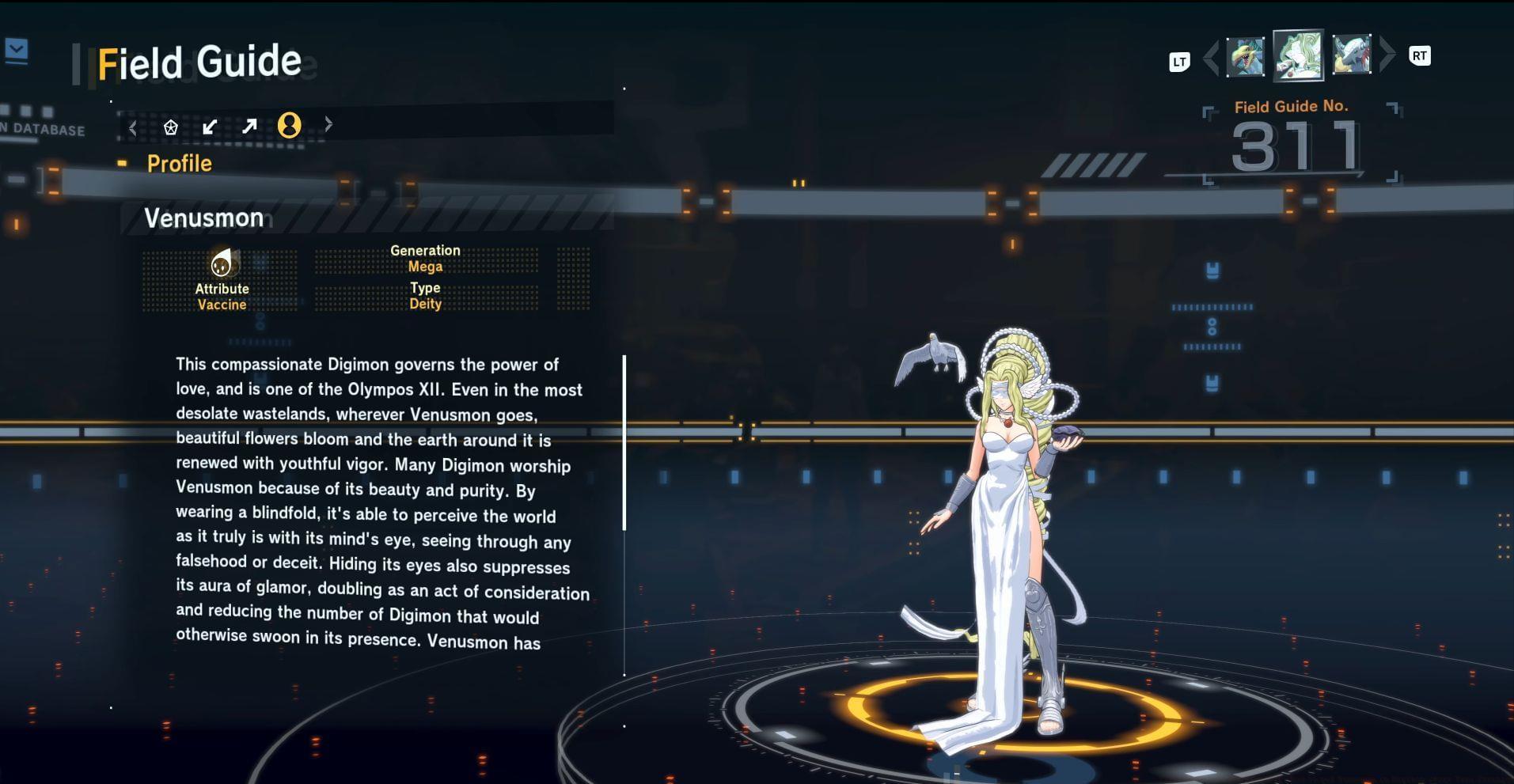This screenshot has height=784, width=1514.
Task: Open the down-left arrow tab
Action: coord(210,127)
